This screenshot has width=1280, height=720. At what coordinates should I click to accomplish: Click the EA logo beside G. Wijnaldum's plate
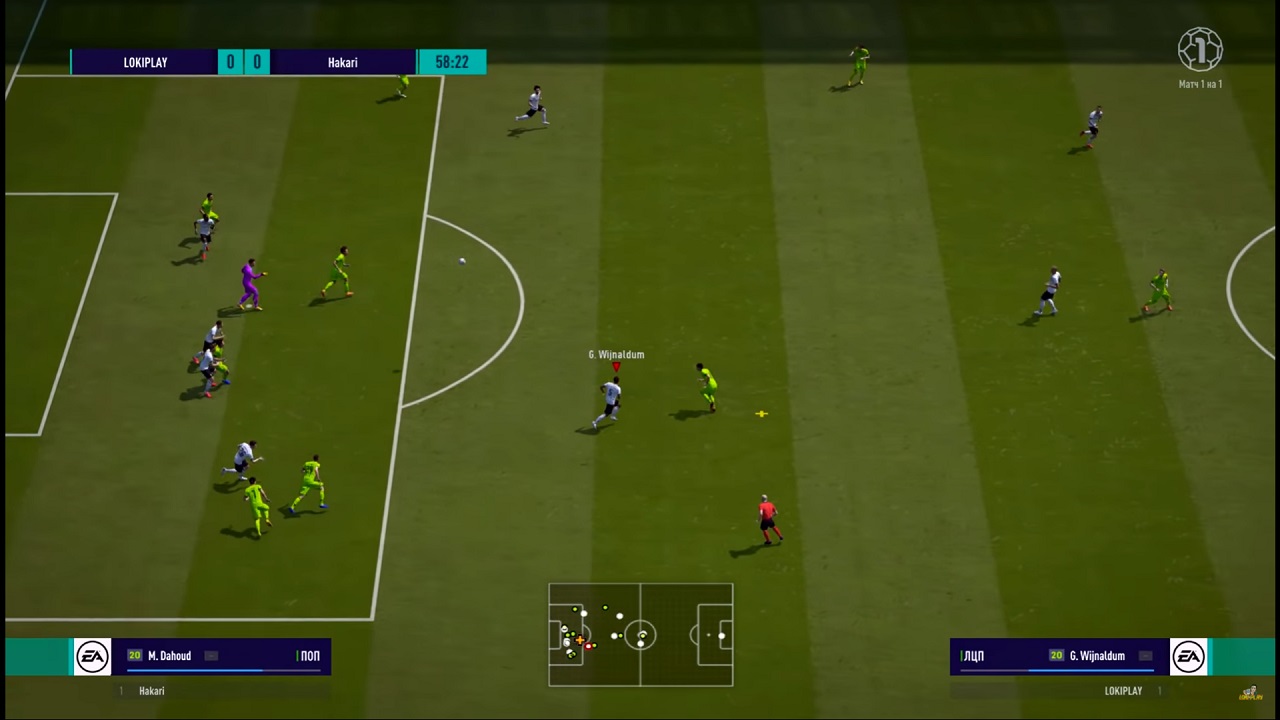point(1188,655)
